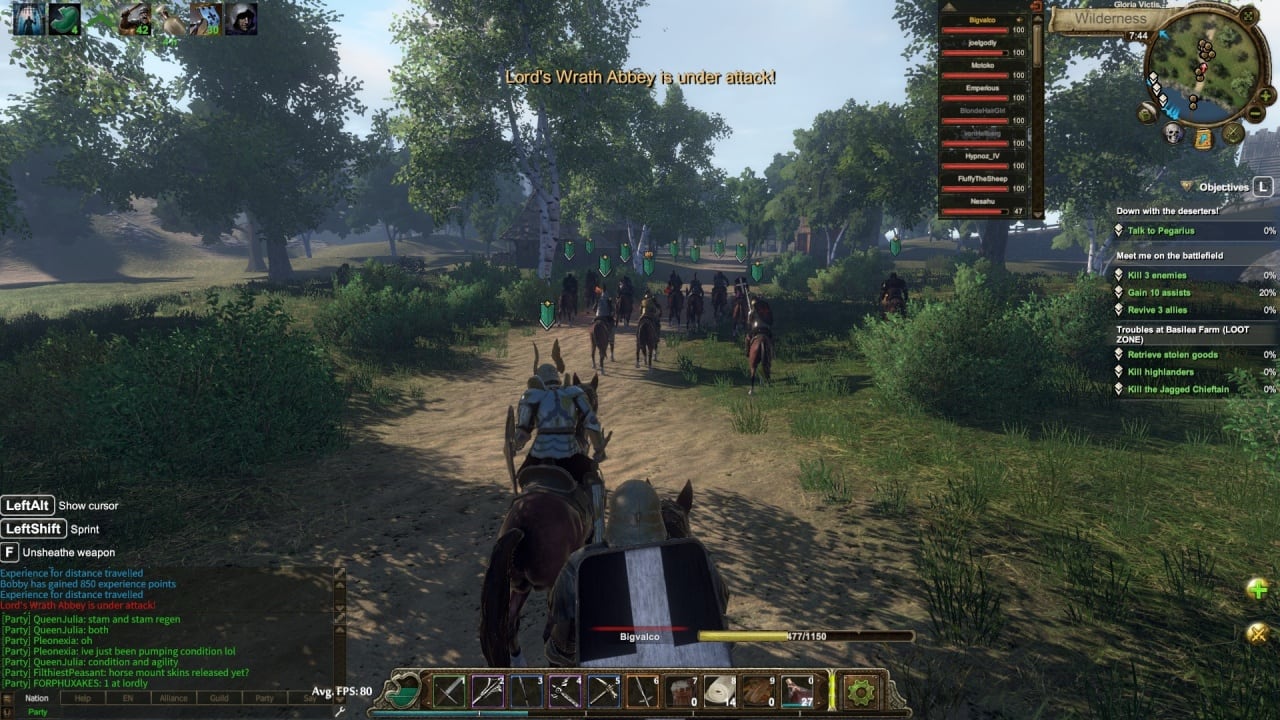The height and width of the screenshot is (720, 1280).
Task: Select party member joelgodly in the list
Action: 983,43
